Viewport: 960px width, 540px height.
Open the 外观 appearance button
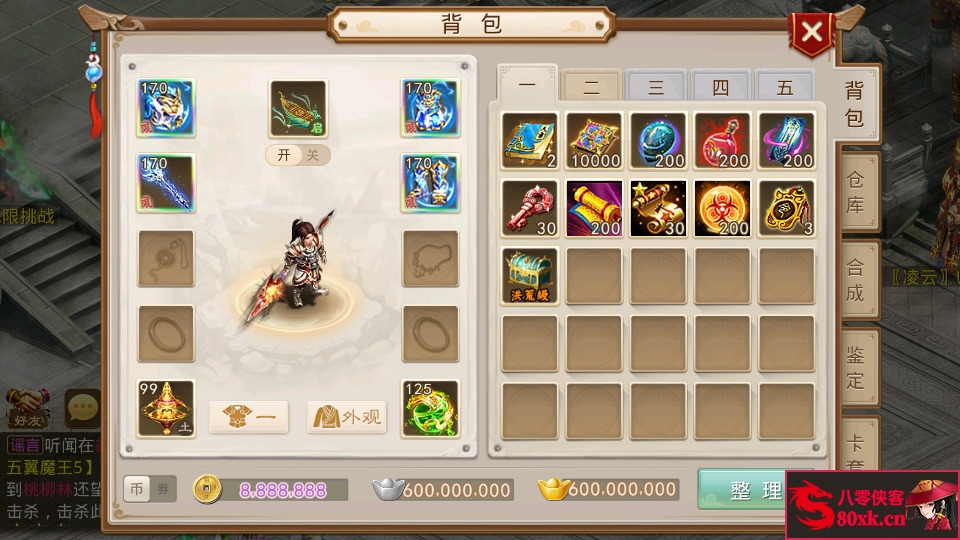click(x=347, y=417)
